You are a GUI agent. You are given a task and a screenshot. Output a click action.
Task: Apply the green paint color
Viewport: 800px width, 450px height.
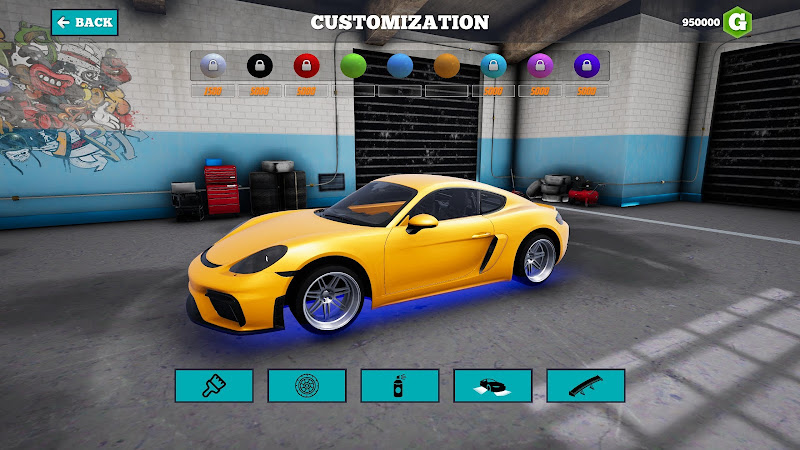pyautogui.click(x=353, y=66)
